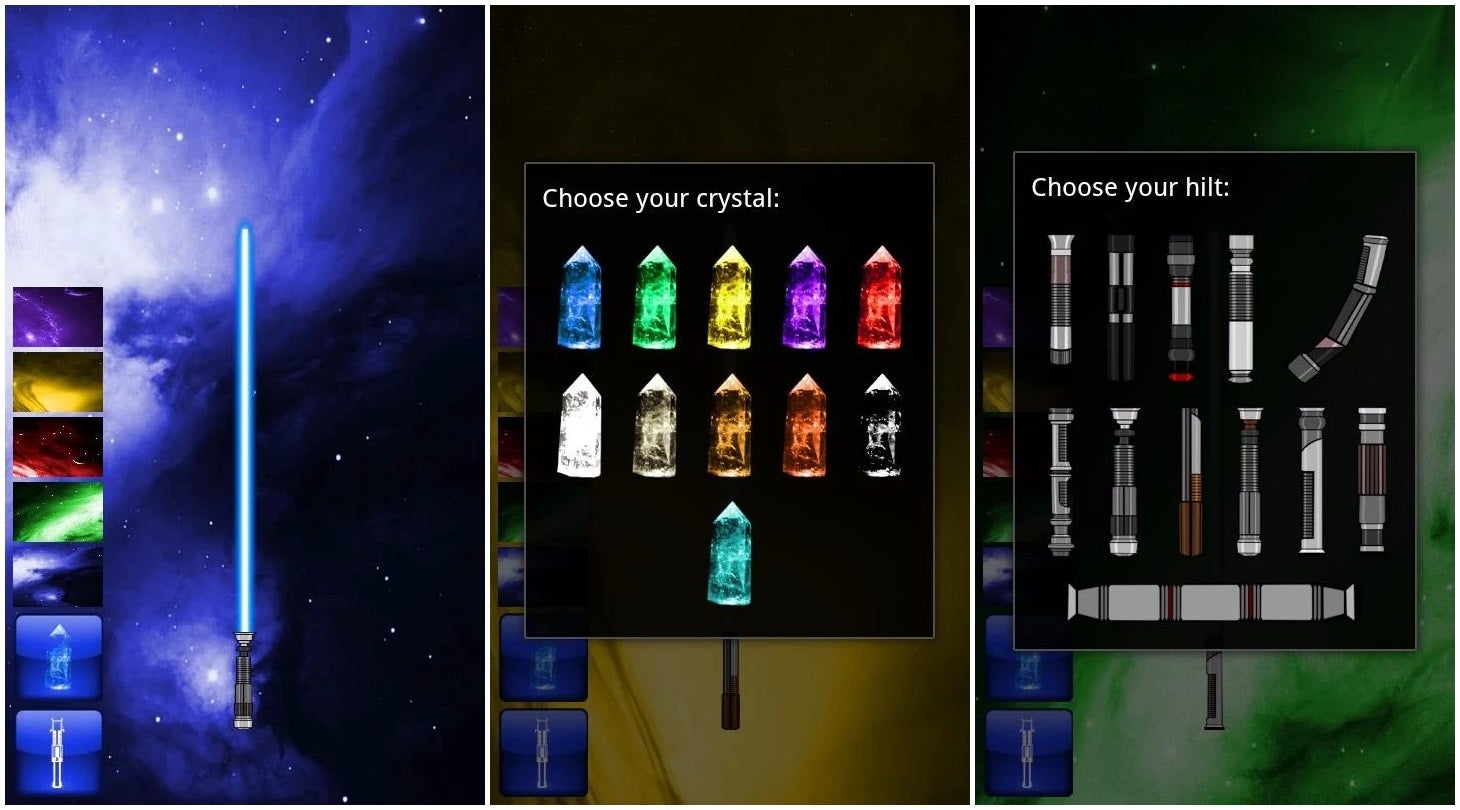Pick the hilt with the wooden brown grip
Screen dimensions: 1460x810
[x=1189, y=481]
